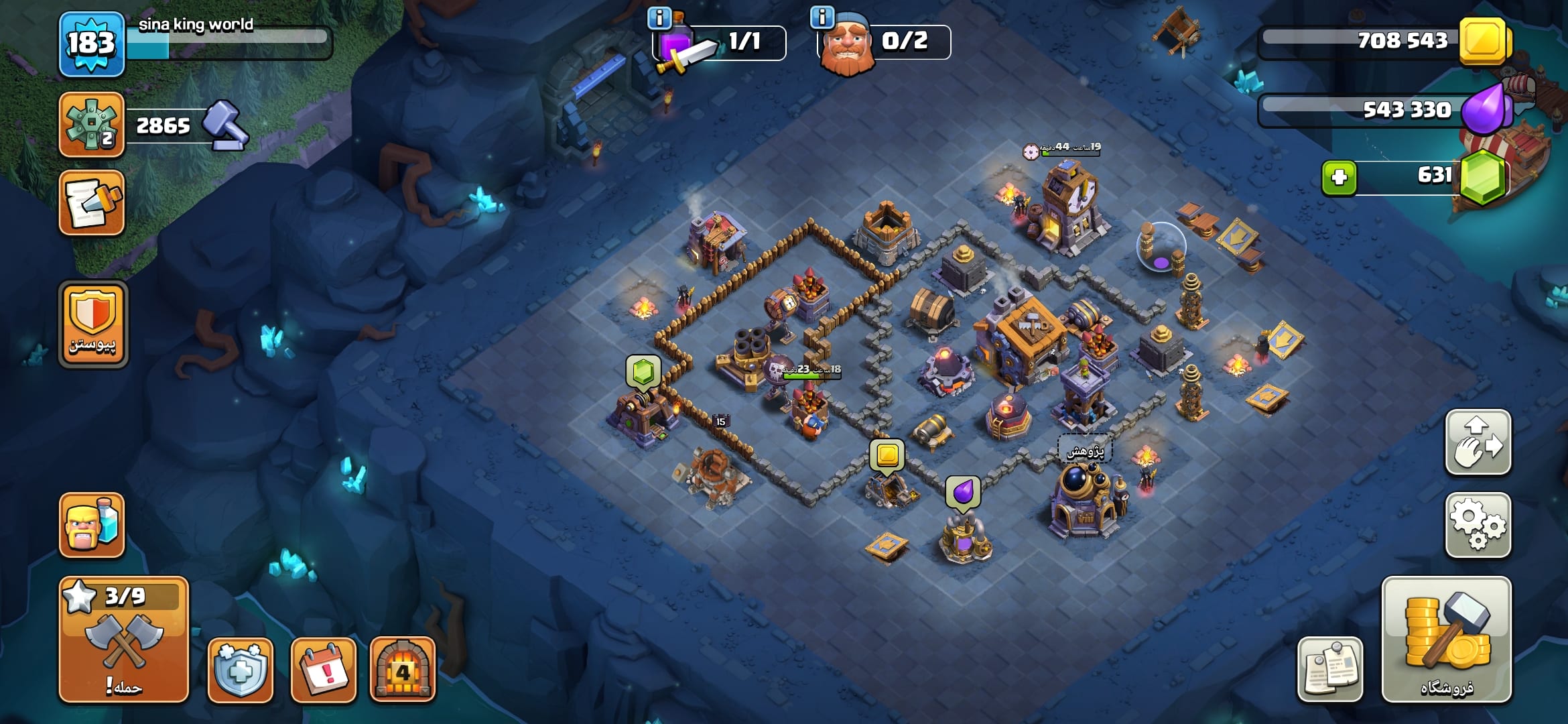Open the battle log scroll icon
Image resolution: width=1568 pixels, height=724 pixels.
tap(92, 203)
